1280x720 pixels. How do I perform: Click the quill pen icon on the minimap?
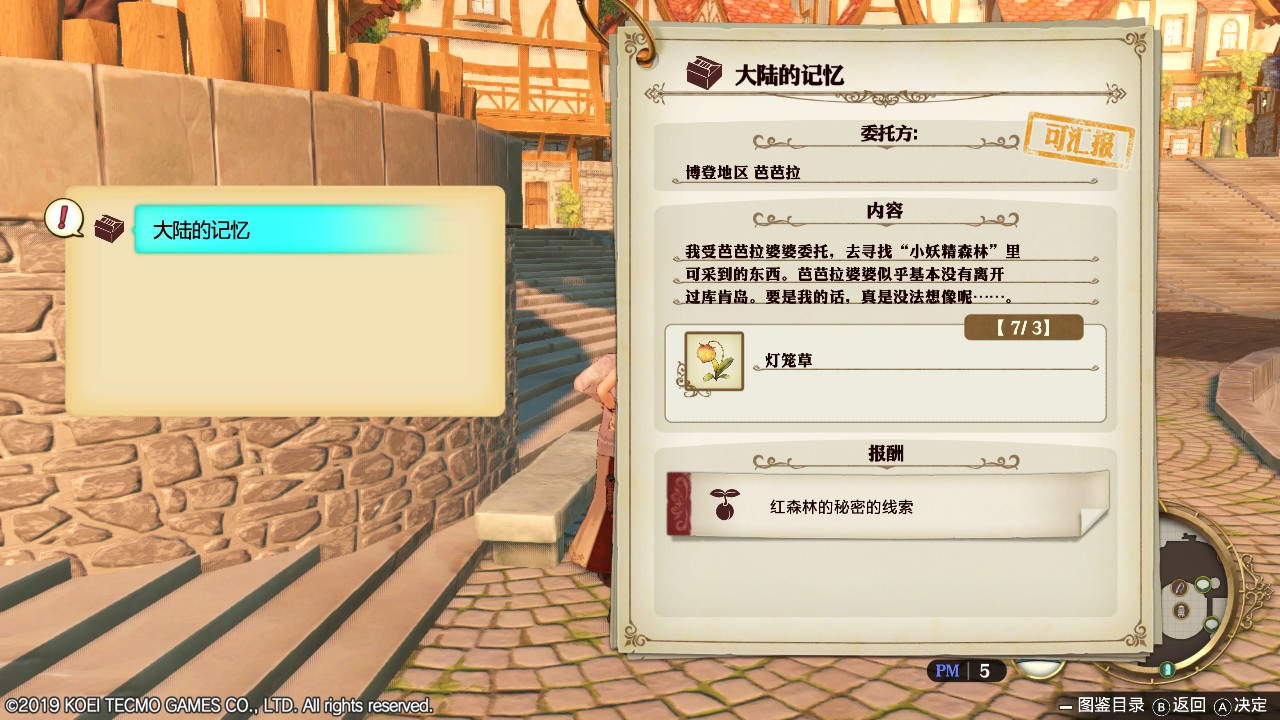(x=1177, y=587)
